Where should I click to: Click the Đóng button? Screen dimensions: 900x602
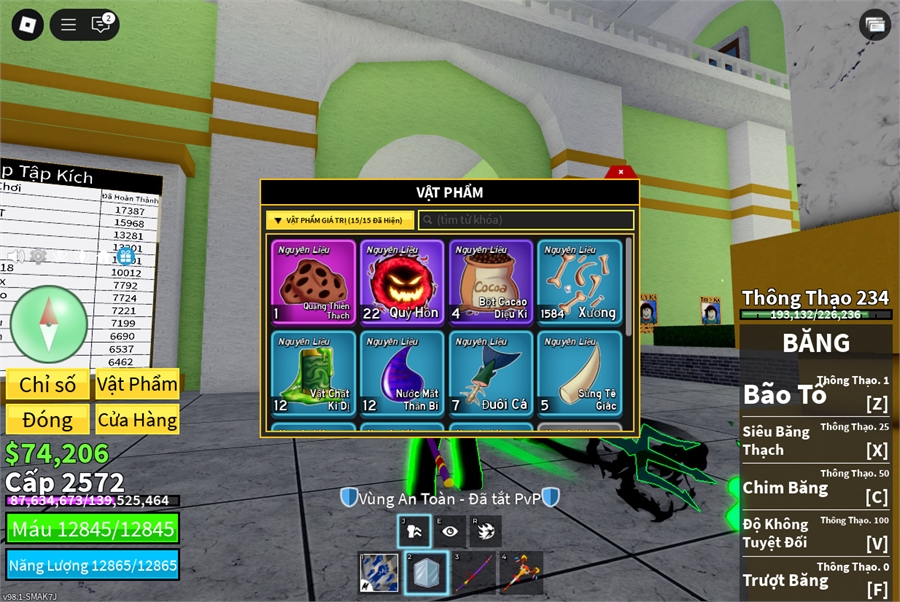coord(47,419)
